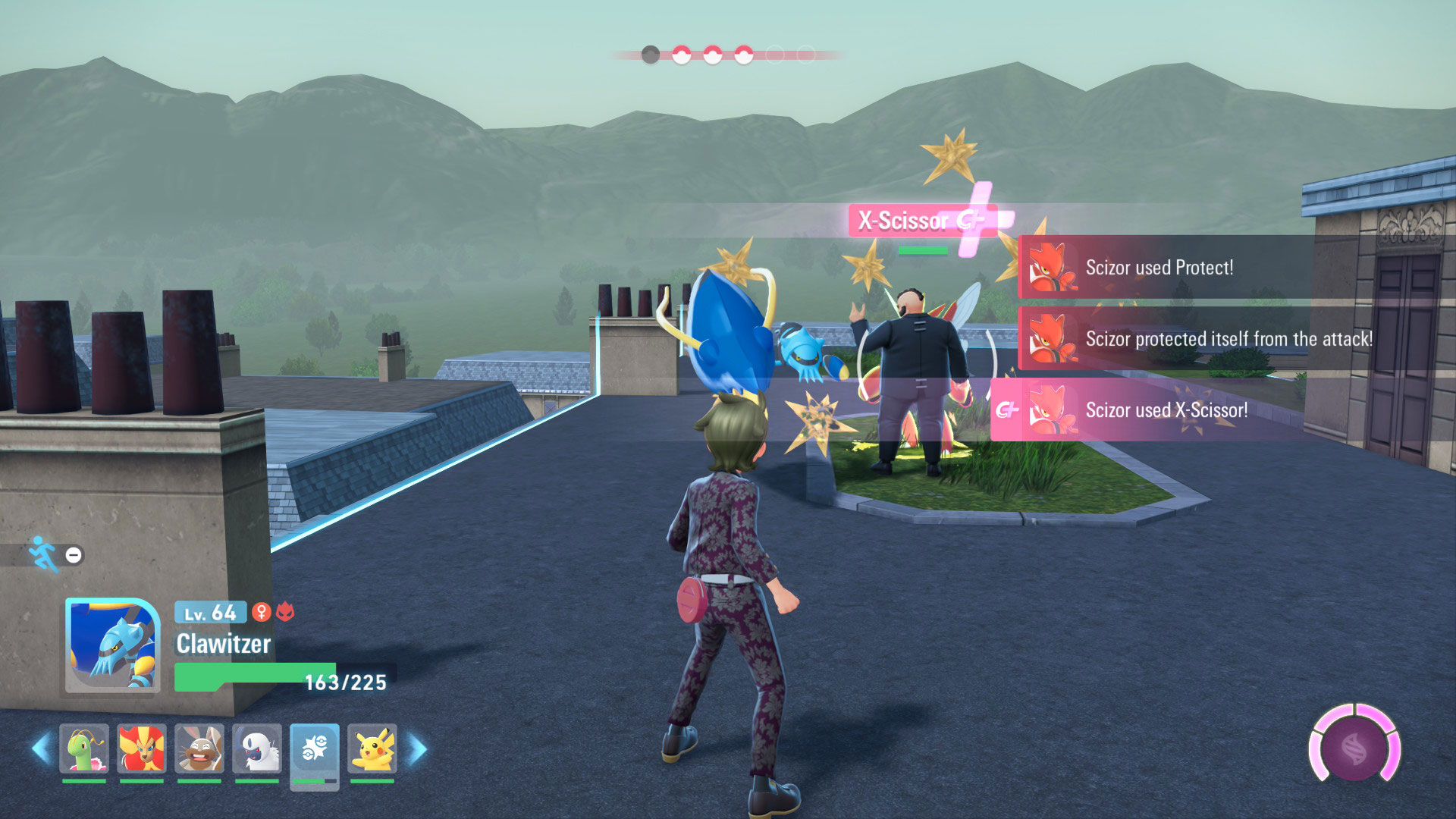Choose Diggersby from the party bar
Image resolution: width=1456 pixels, height=819 pixels.
point(199,749)
